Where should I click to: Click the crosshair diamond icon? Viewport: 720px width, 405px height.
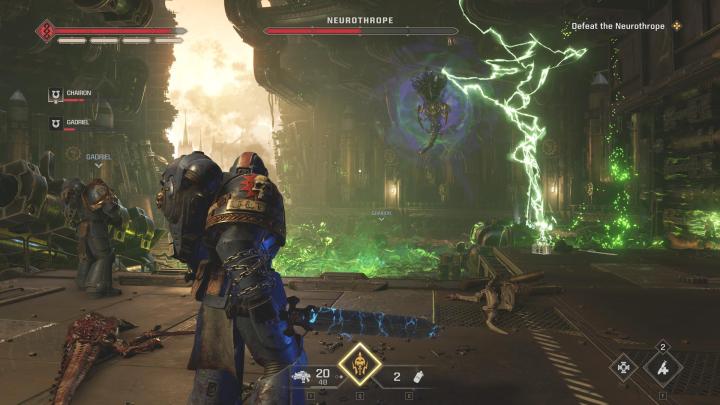[625, 368]
